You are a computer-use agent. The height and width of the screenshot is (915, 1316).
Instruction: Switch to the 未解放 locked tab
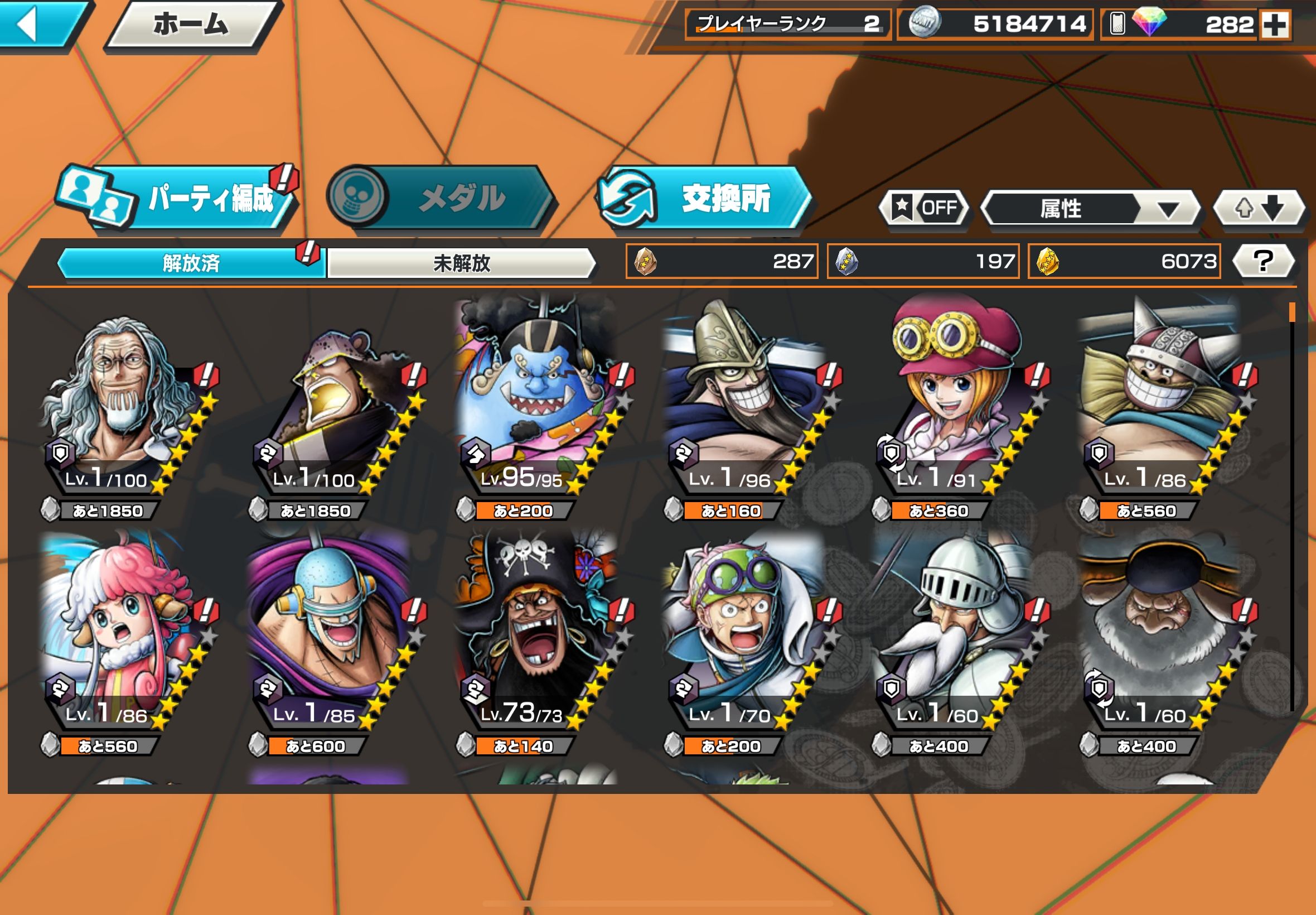[x=461, y=263]
